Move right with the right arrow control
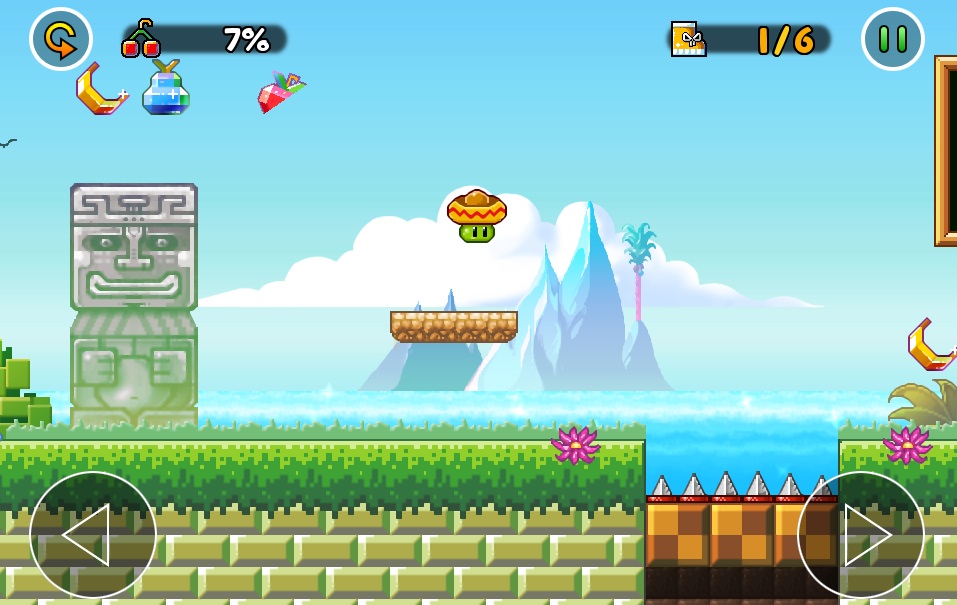Viewport: 957px width, 605px height. click(x=860, y=535)
